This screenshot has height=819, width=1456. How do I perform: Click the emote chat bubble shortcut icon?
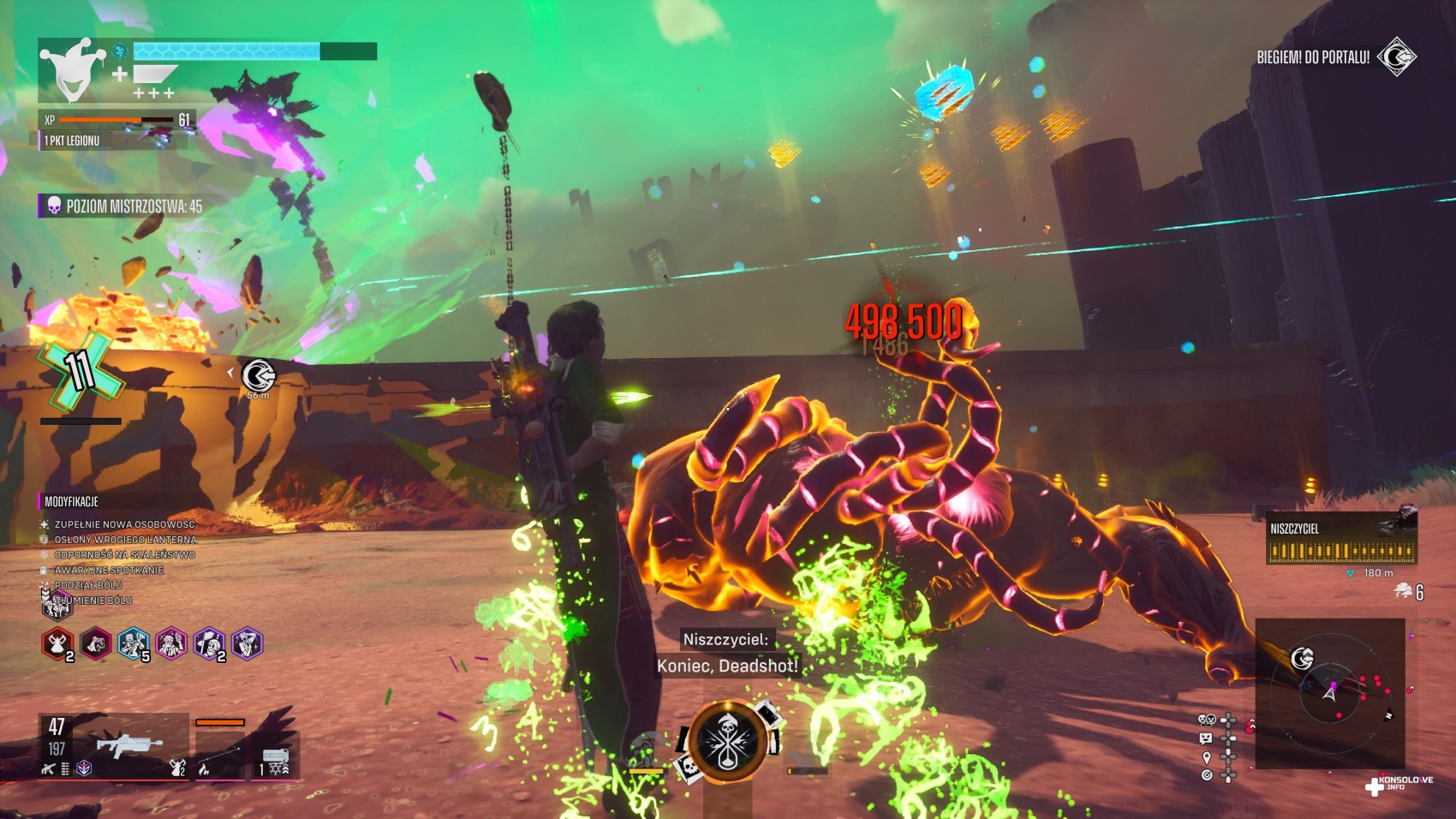pyautogui.click(x=1206, y=738)
